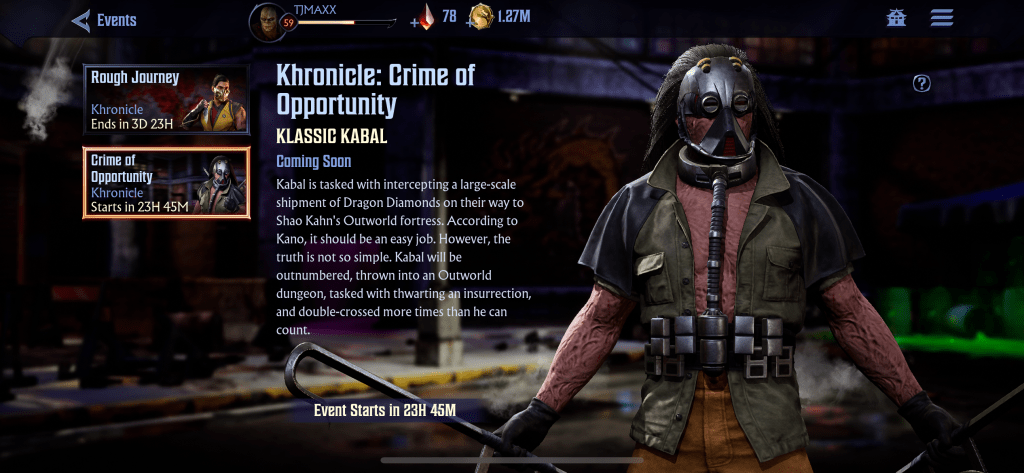Show help with the question mark icon
The image size is (1024, 473).
click(922, 84)
